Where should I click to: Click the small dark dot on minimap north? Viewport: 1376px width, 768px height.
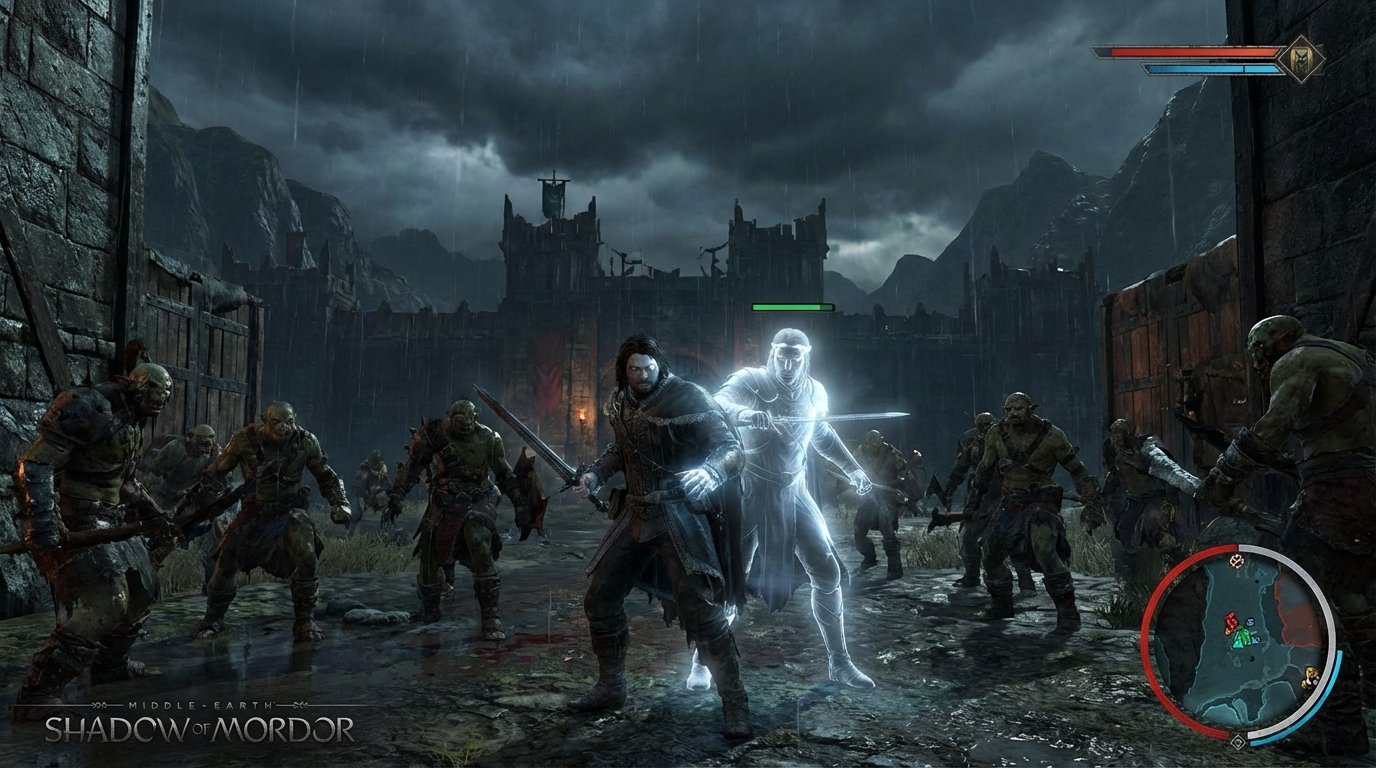(1259, 580)
